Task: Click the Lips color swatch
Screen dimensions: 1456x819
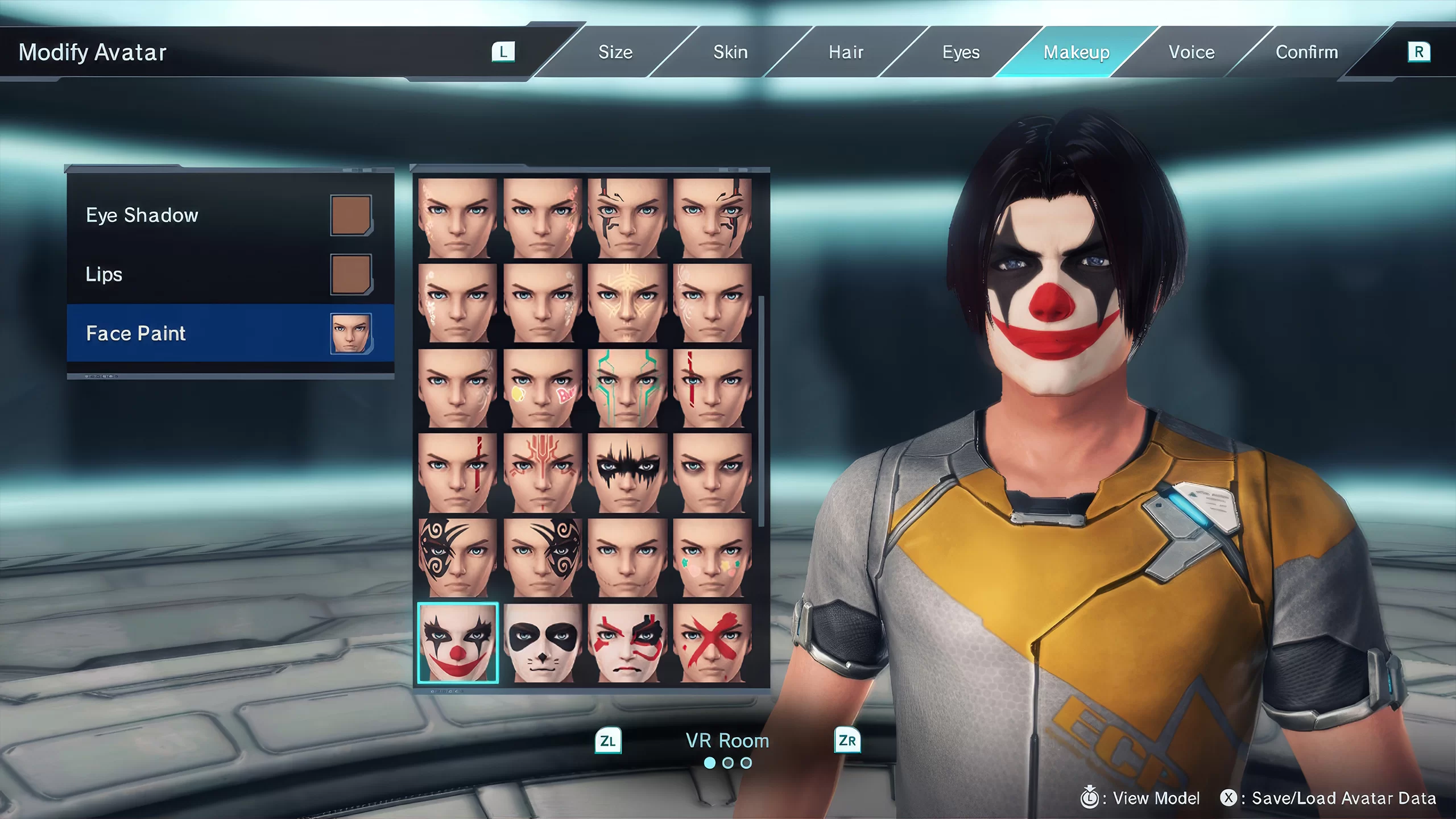Action: click(x=351, y=274)
